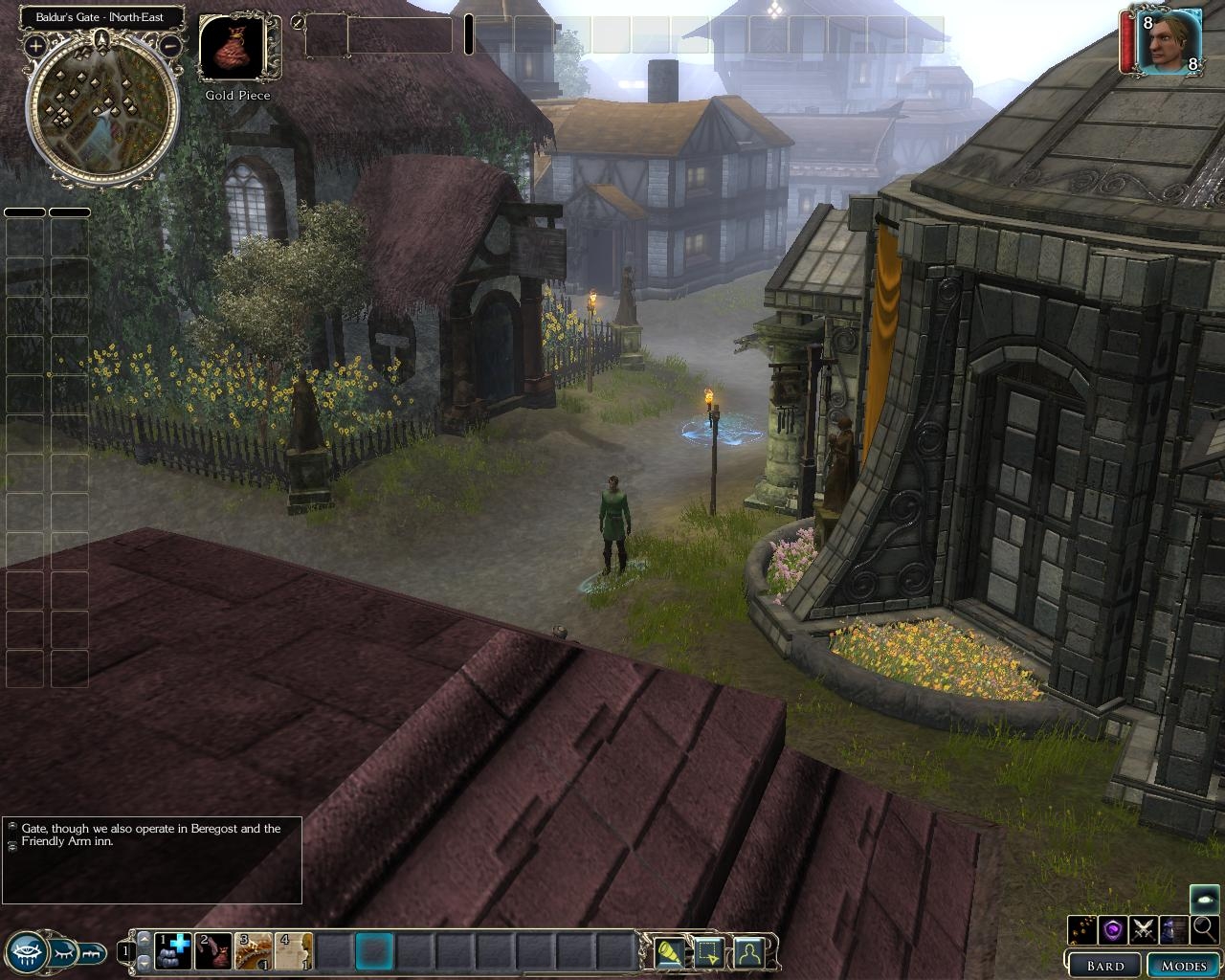Screen dimensions: 1225x980
Task: Switch to the Modes tab
Action: (1184, 966)
